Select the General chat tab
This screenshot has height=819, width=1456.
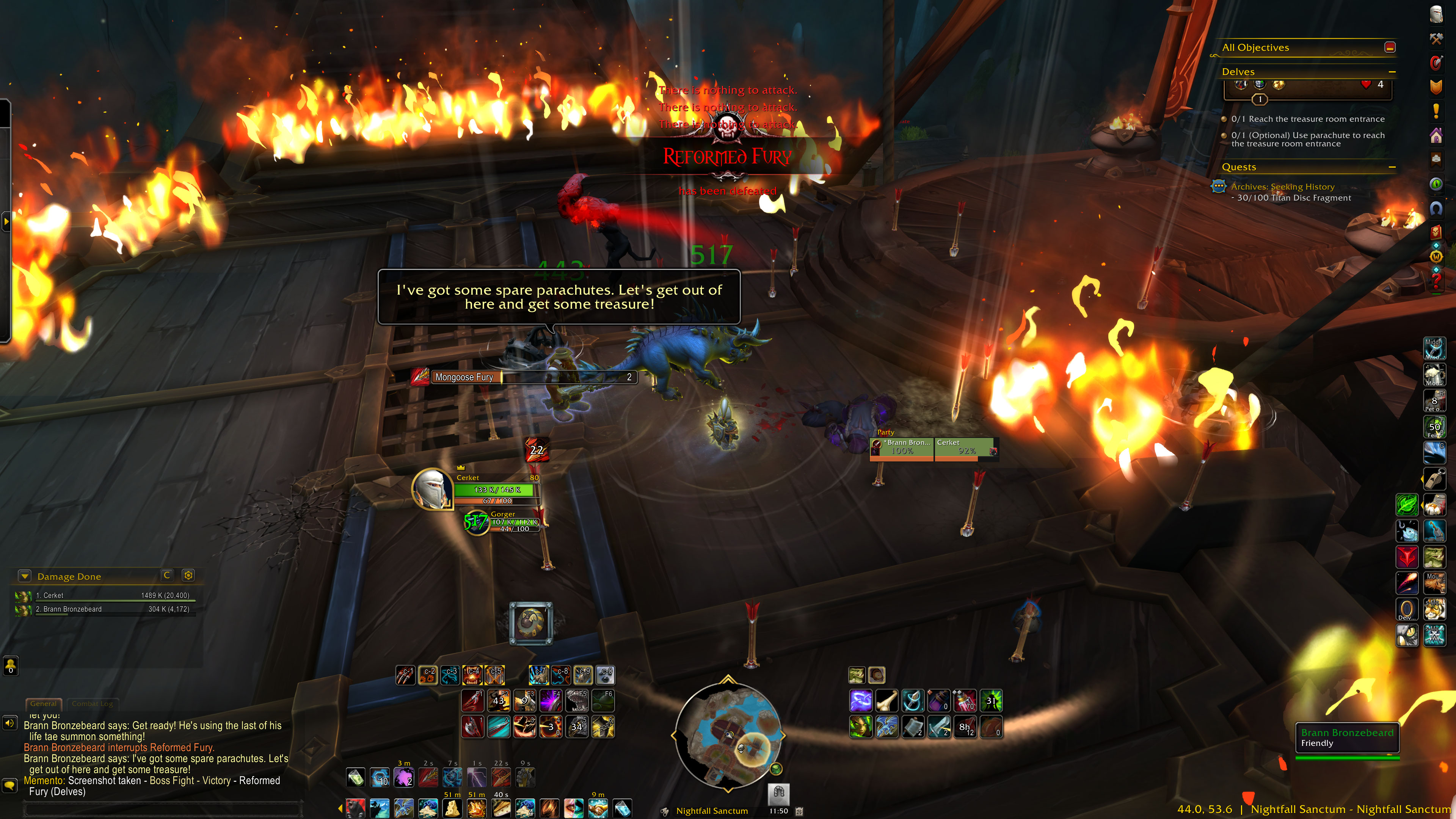coord(44,704)
